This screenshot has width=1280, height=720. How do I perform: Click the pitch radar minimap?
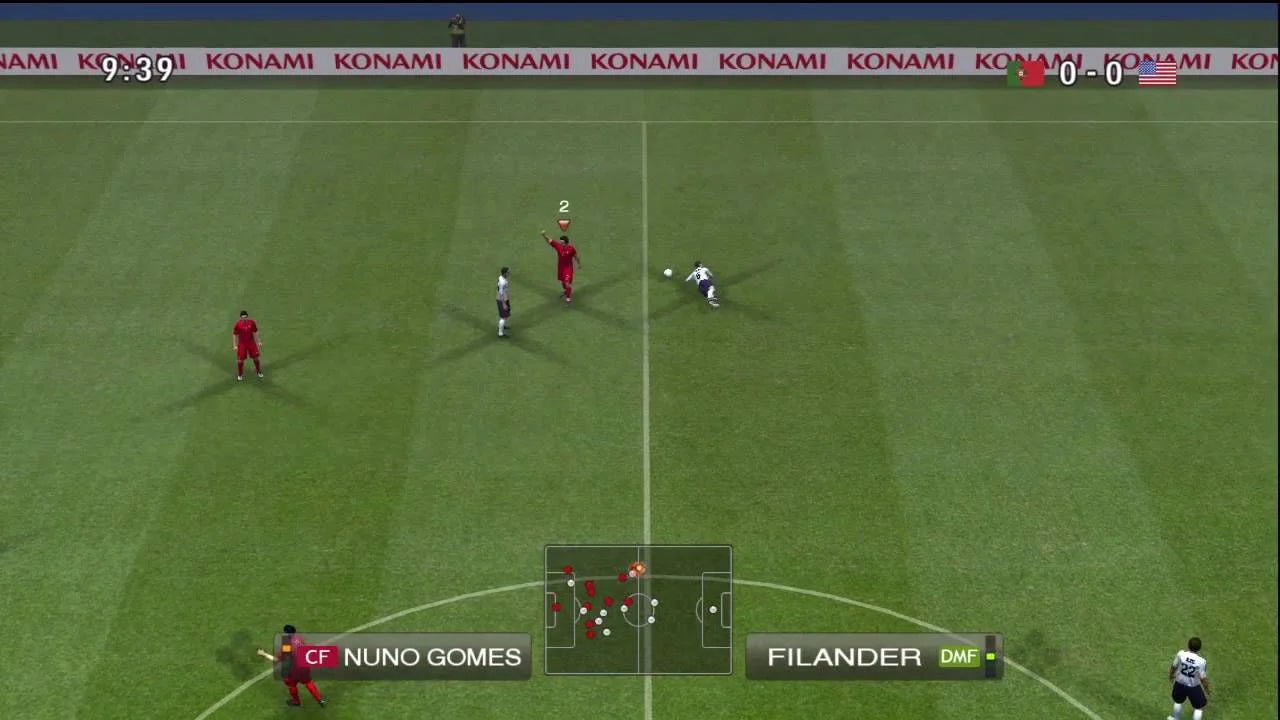638,609
